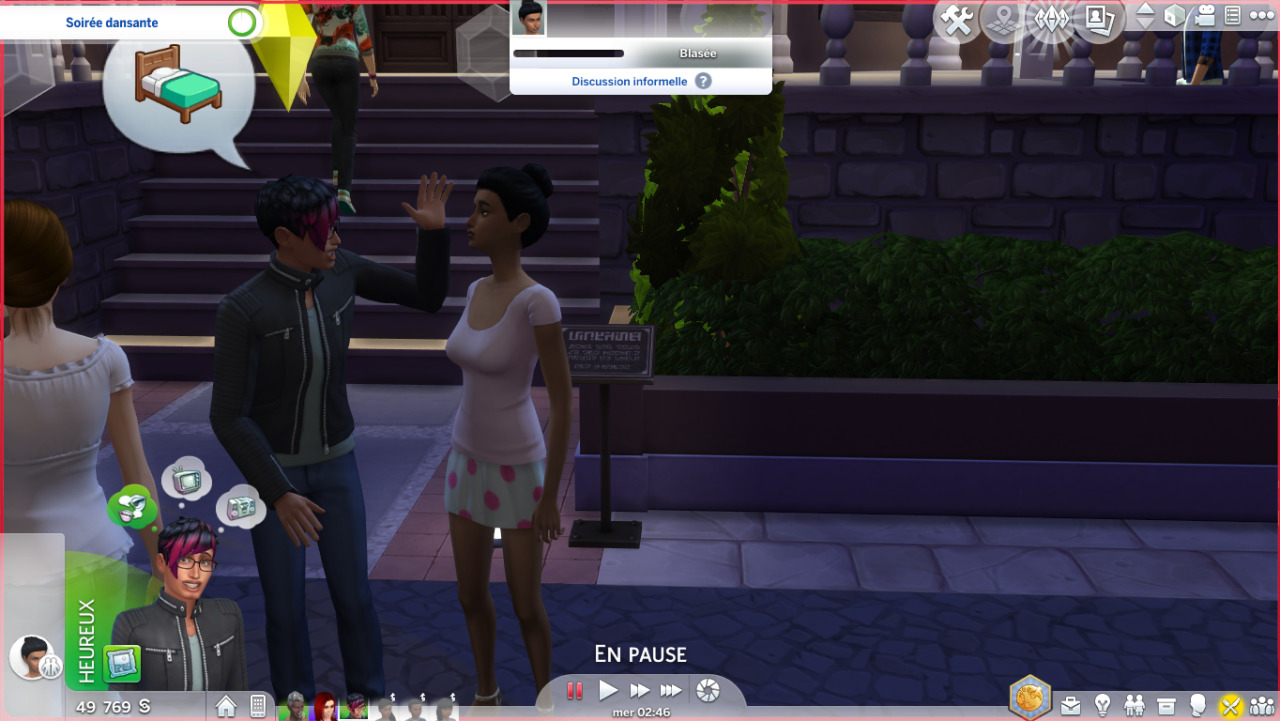The width and height of the screenshot is (1280, 721).
Task: Open the plumbob Manage Worlds button
Action: 1051,19
